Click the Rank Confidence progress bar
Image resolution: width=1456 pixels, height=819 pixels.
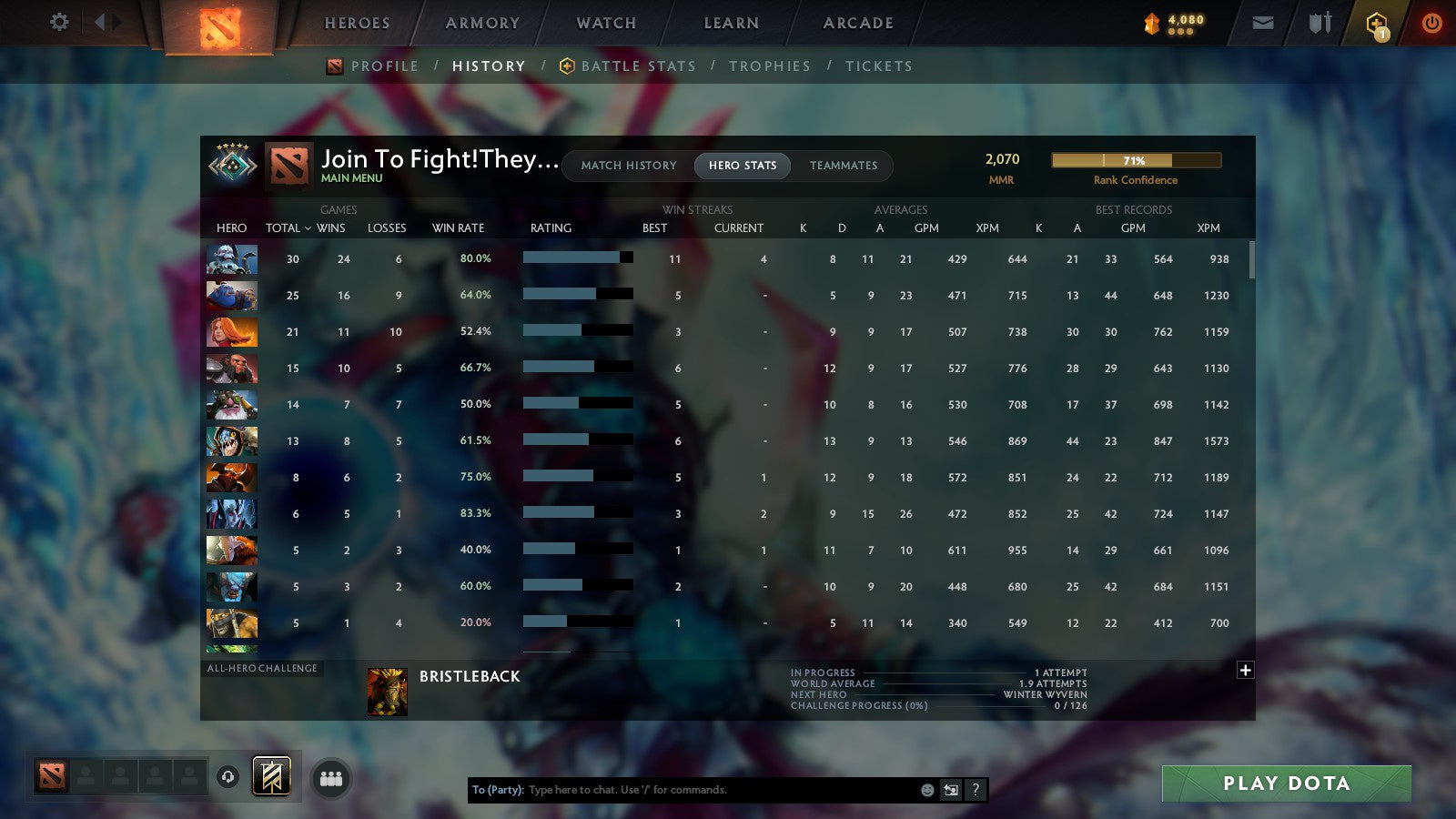point(1137,160)
